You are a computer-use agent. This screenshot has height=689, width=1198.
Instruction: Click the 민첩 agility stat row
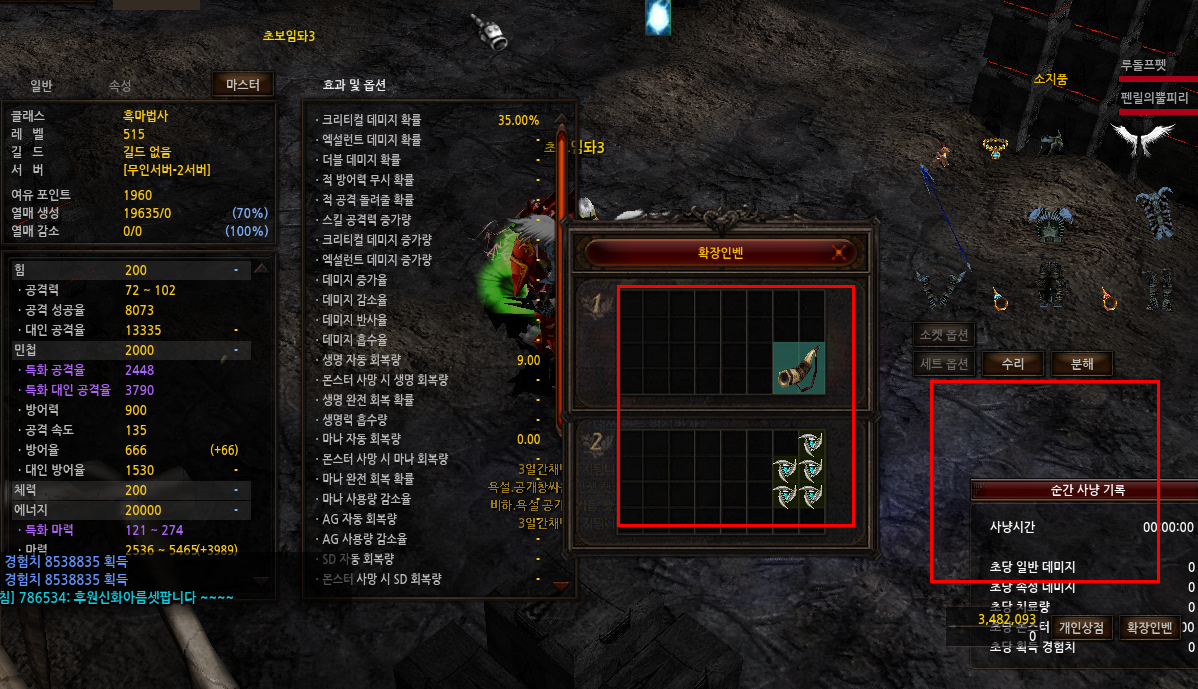coord(128,350)
